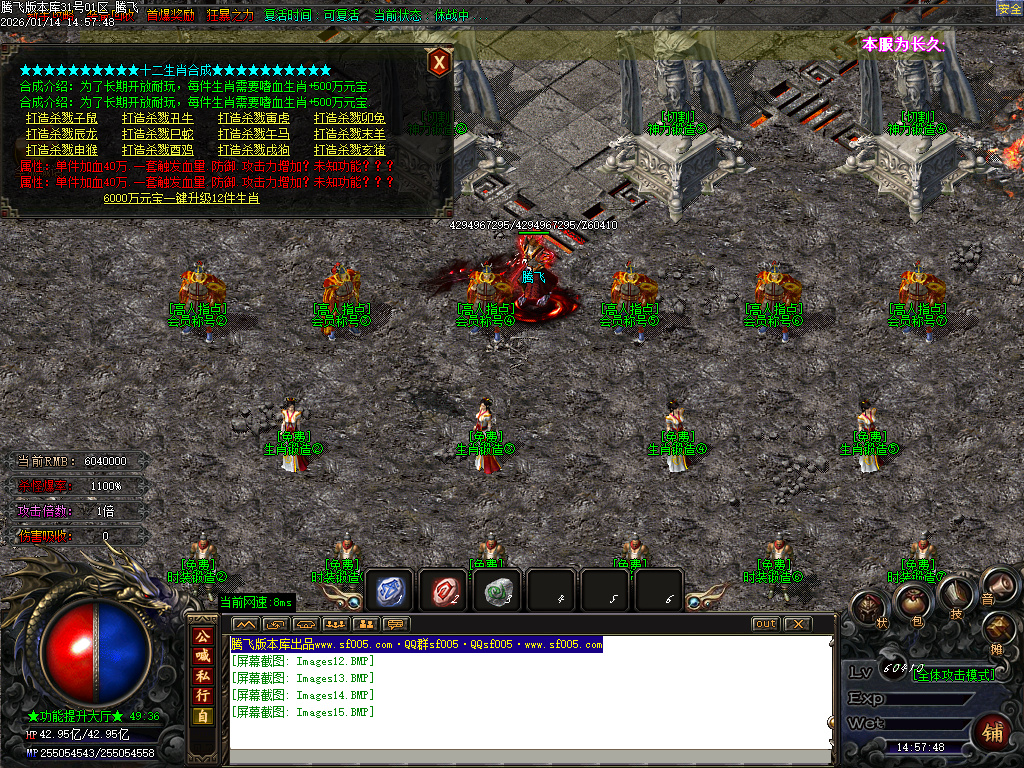
Task: Use the red rune stone in hotbar slot 2
Action: coord(442,591)
